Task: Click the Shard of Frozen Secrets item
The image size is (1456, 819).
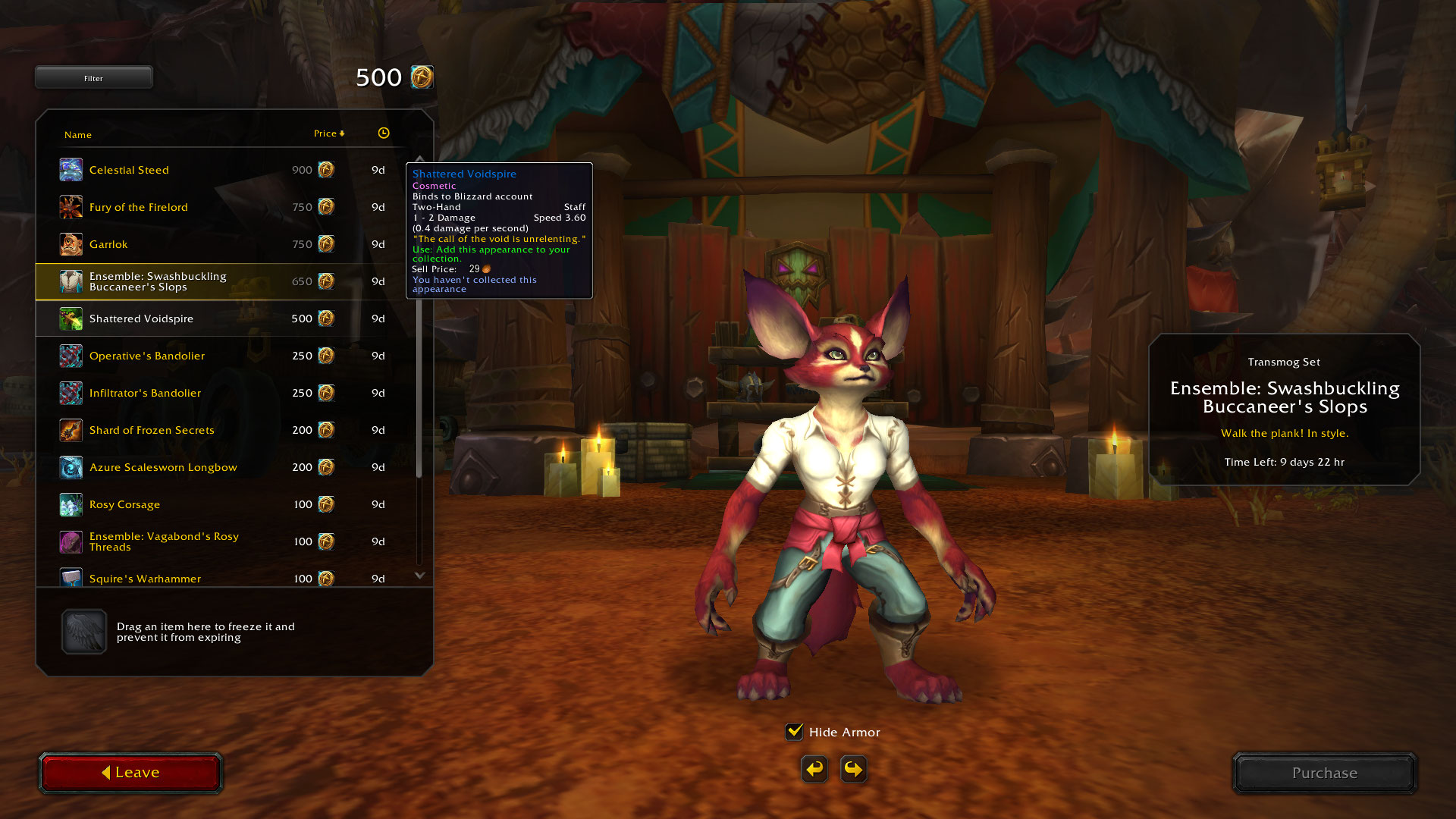Action: pos(152,430)
